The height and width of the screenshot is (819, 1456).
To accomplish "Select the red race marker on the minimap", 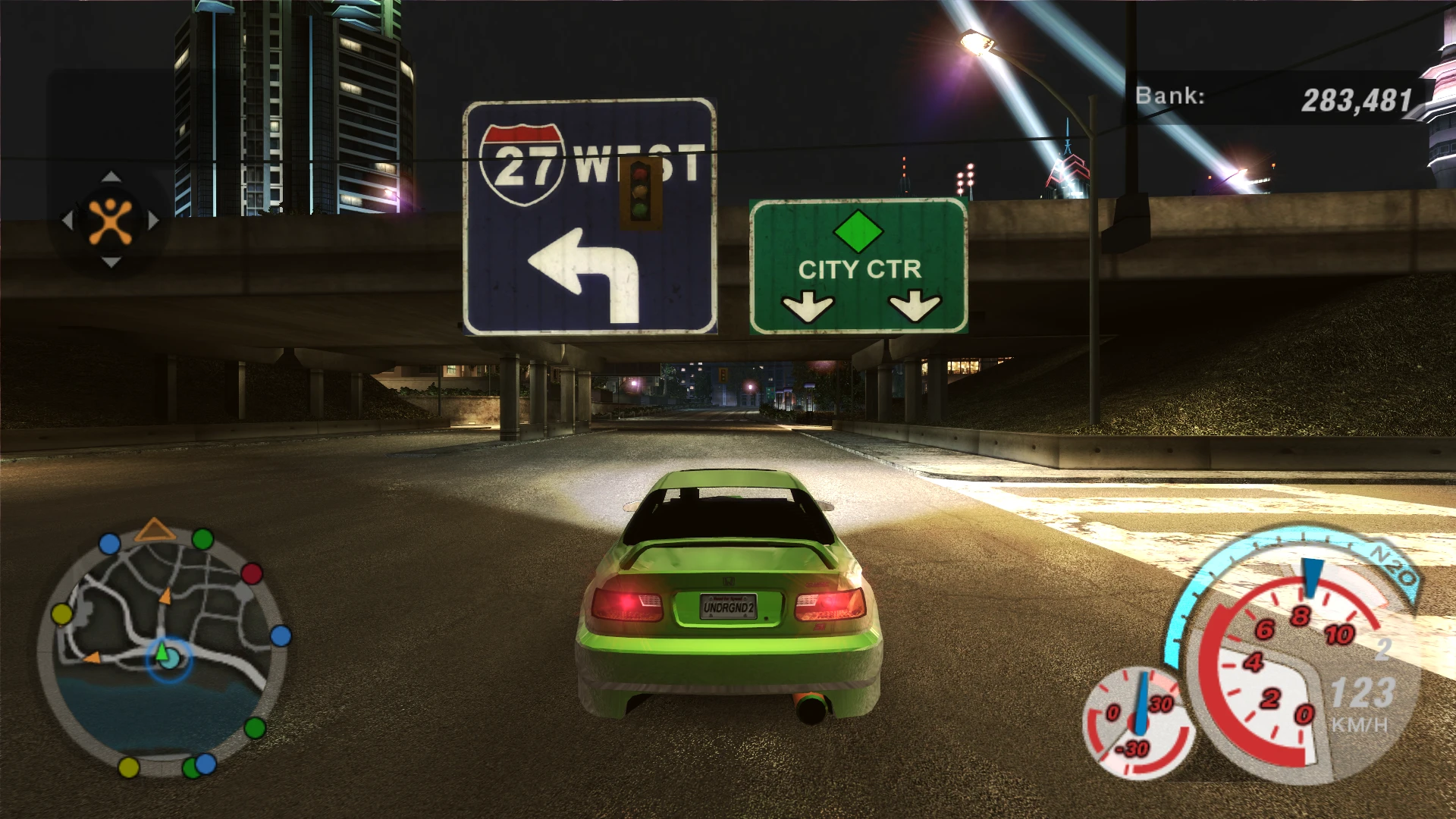I will coord(252,574).
